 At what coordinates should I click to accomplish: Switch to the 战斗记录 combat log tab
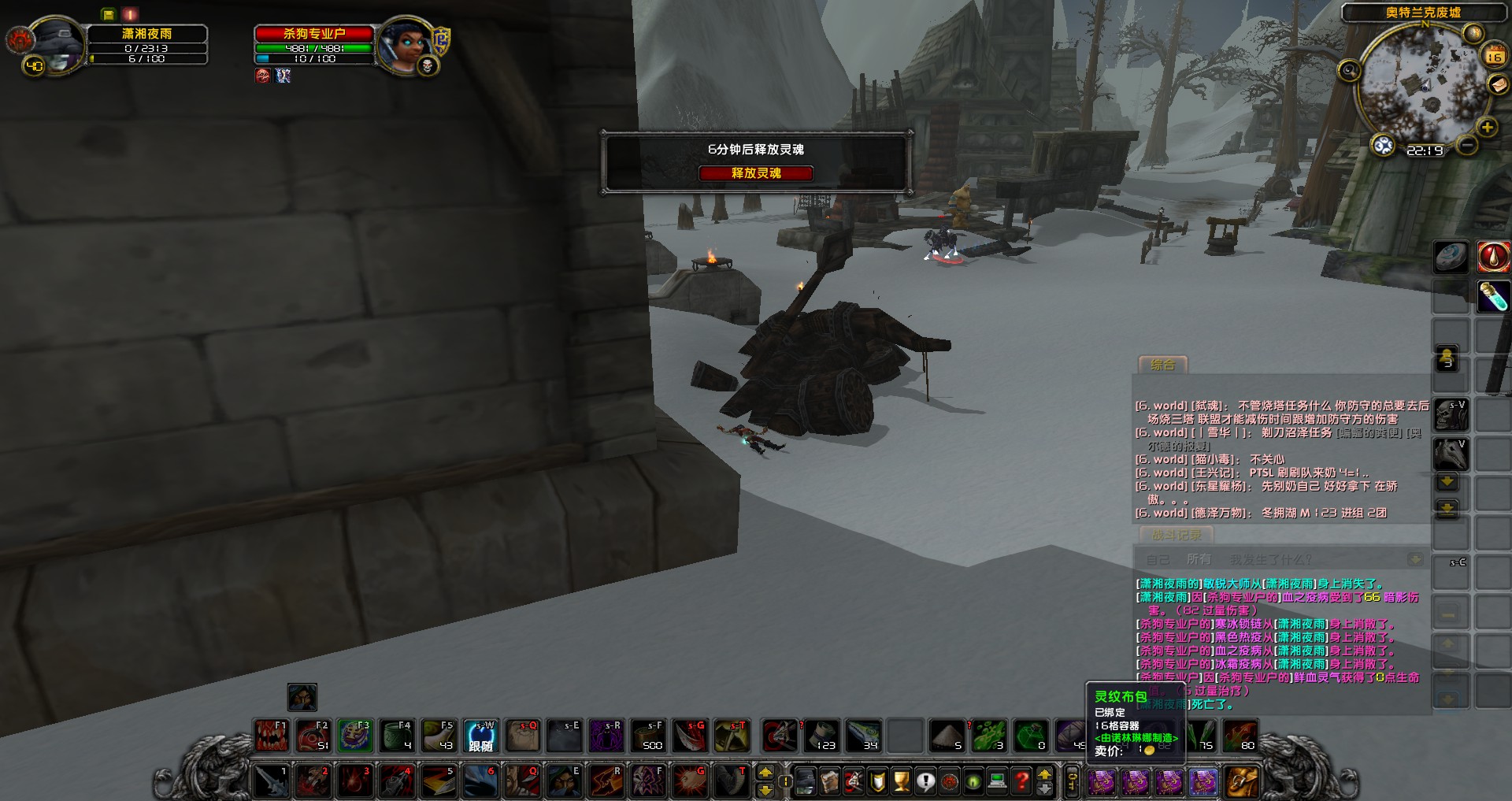(x=1177, y=535)
